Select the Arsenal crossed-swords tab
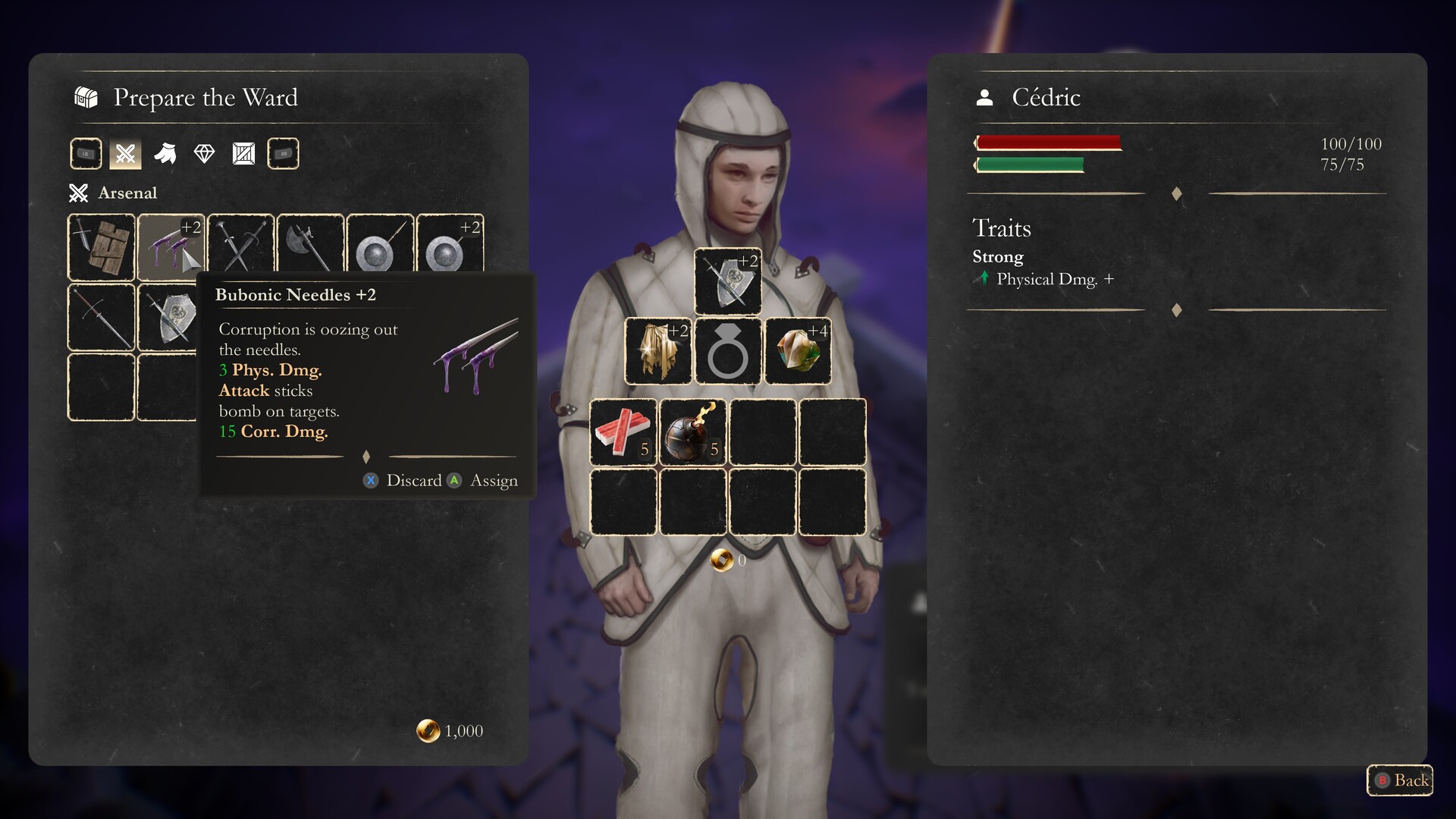Screen dimensions: 1456x819 coord(126,154)
